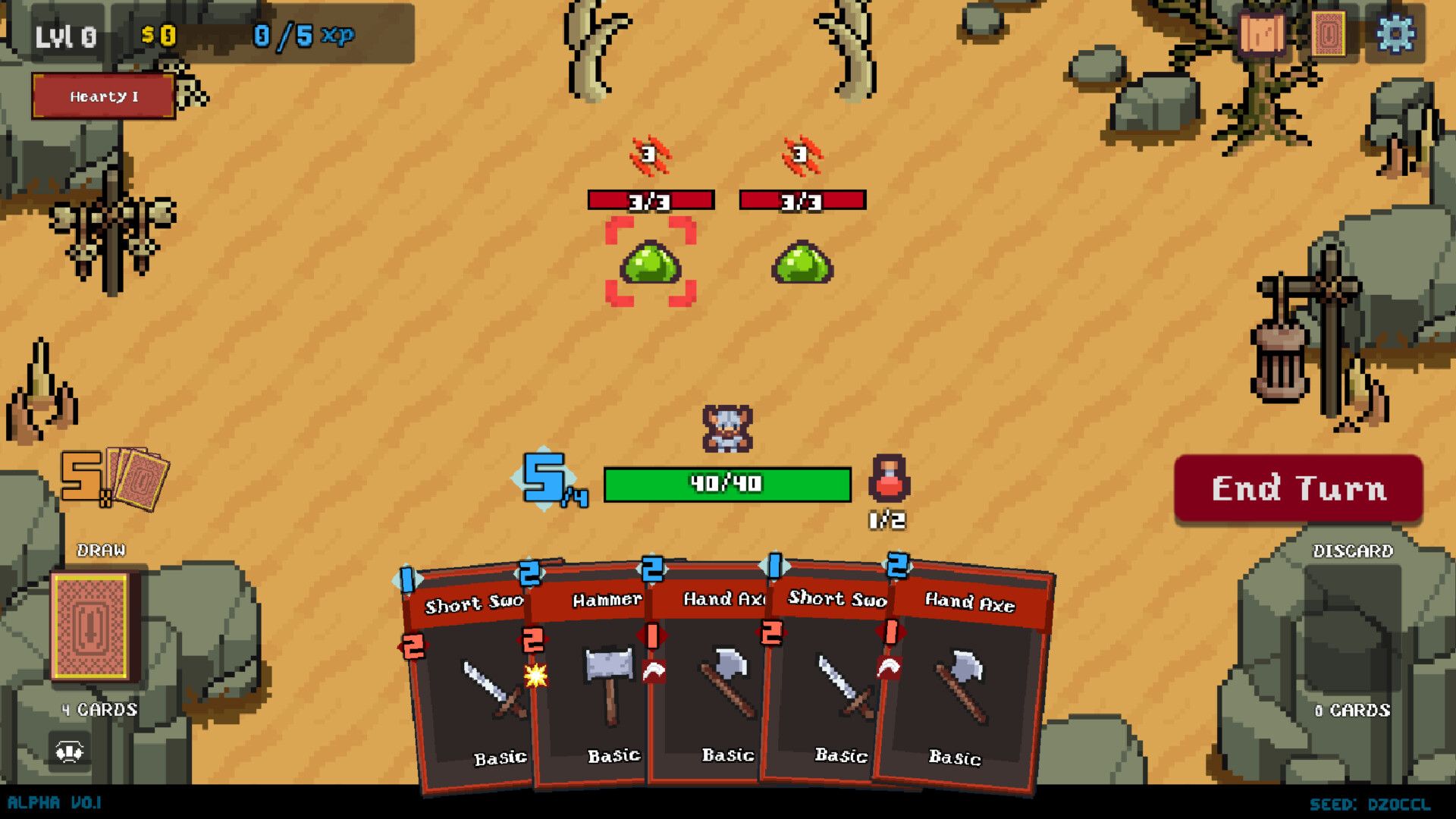Select the targeted green slime
This screenshot has height=819, width=1456.
point(651,265)
